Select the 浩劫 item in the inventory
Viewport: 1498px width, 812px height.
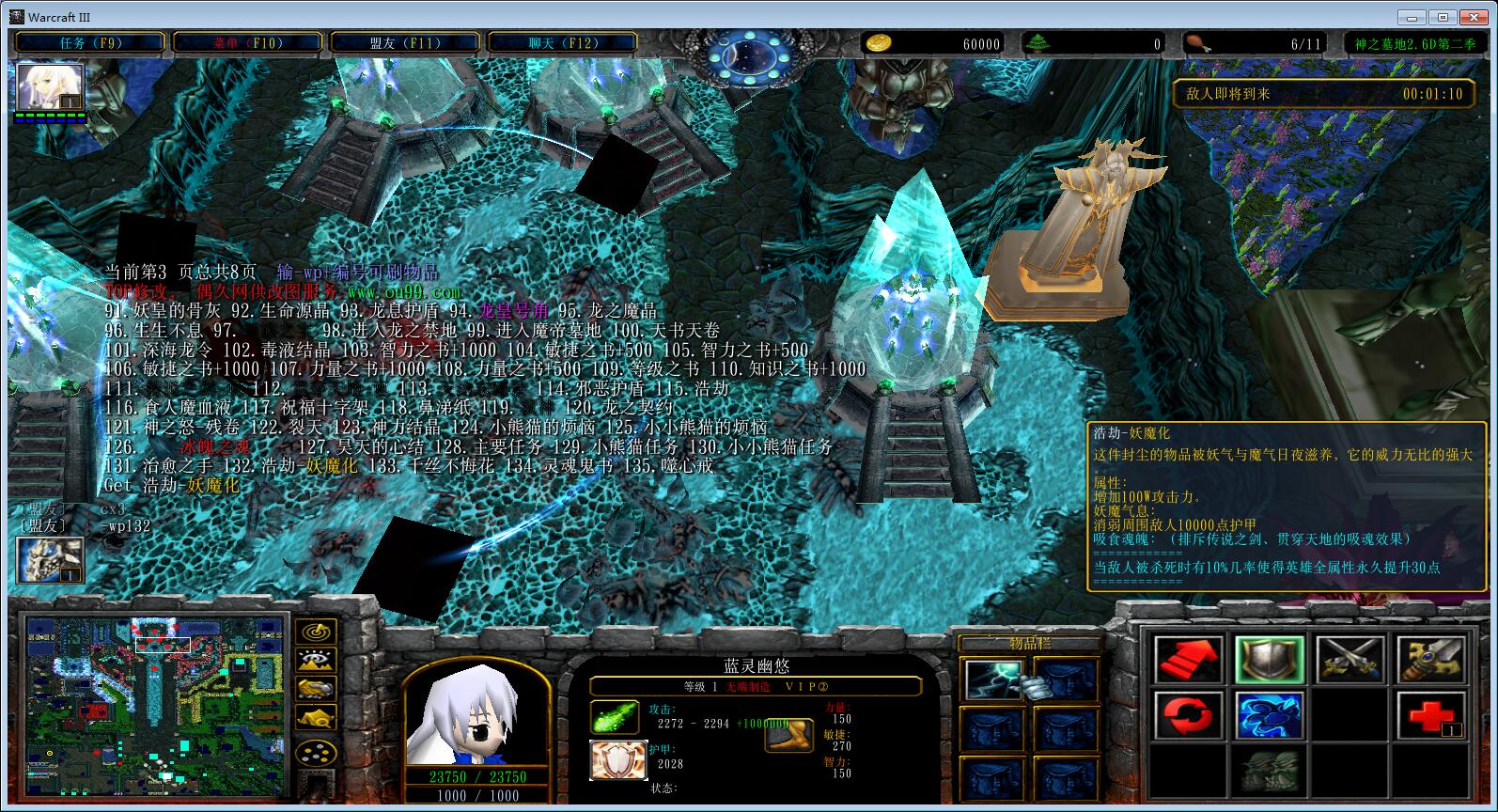[x=991, y=679]
